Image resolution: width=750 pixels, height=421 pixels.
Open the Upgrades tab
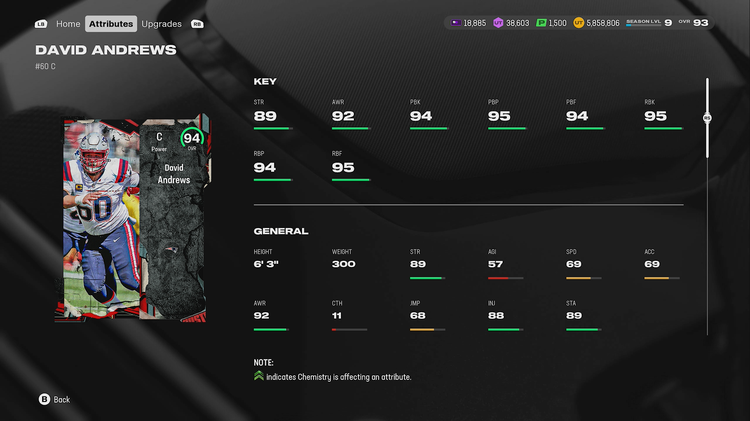[161, 23]
